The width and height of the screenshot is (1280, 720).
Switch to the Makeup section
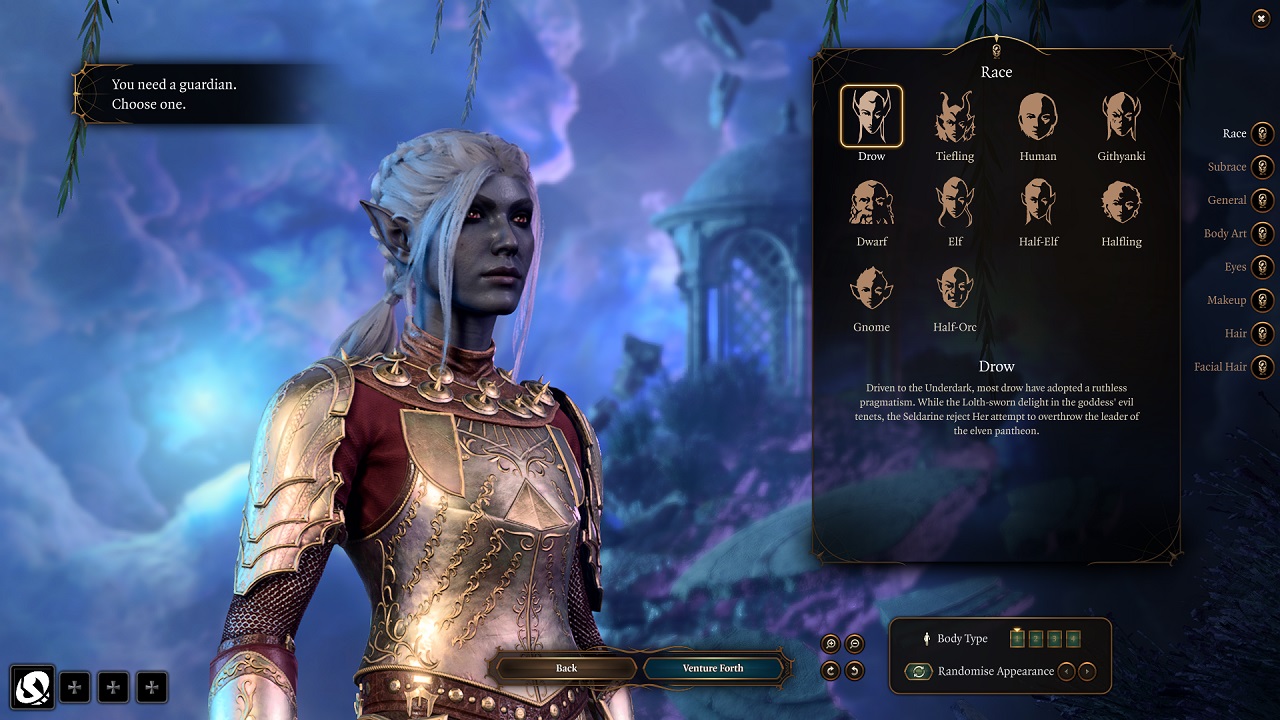point(1261,300)
